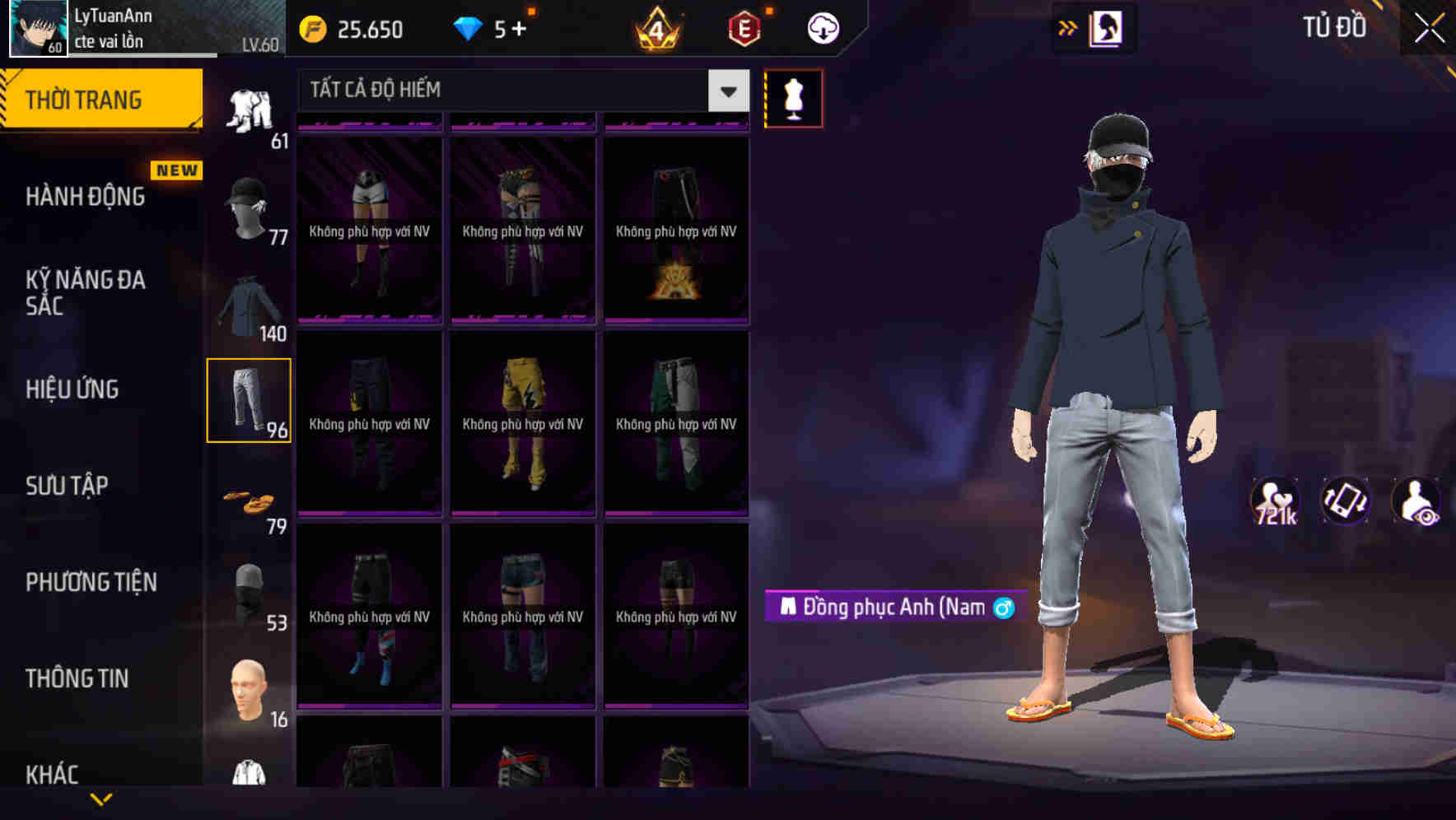Image resolution: width=1456 pixels, height=820 pixels.
Task: Click the double-arrow expander next to profile icon
Action: tap(1068, 27)
